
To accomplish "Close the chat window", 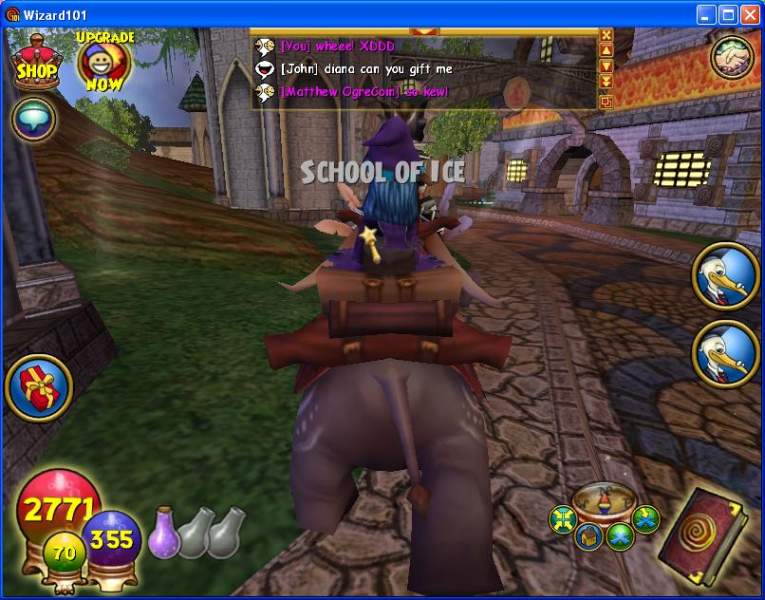I will [606, 35].
